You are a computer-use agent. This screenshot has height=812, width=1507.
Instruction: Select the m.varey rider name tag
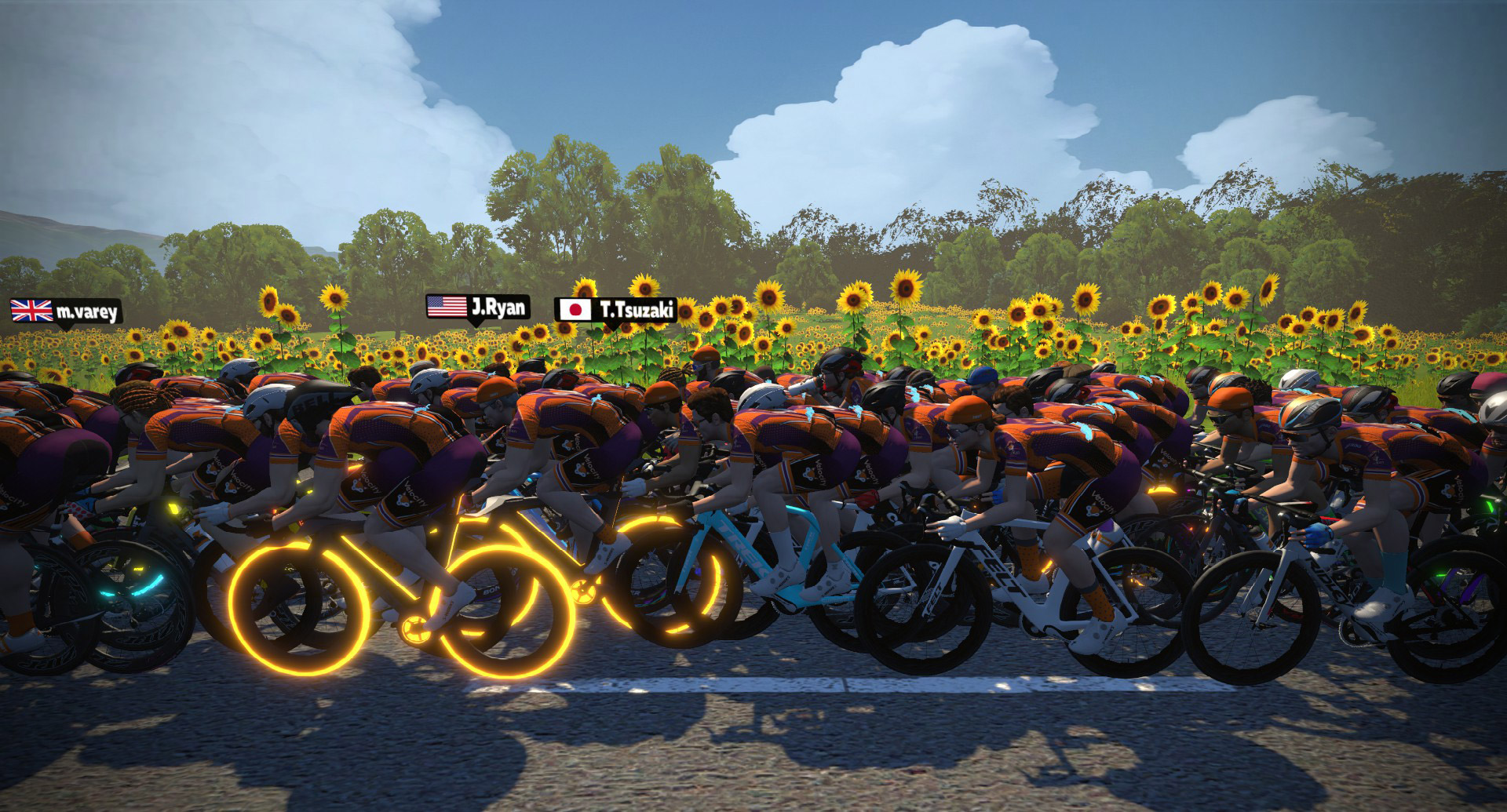[66, 312]
